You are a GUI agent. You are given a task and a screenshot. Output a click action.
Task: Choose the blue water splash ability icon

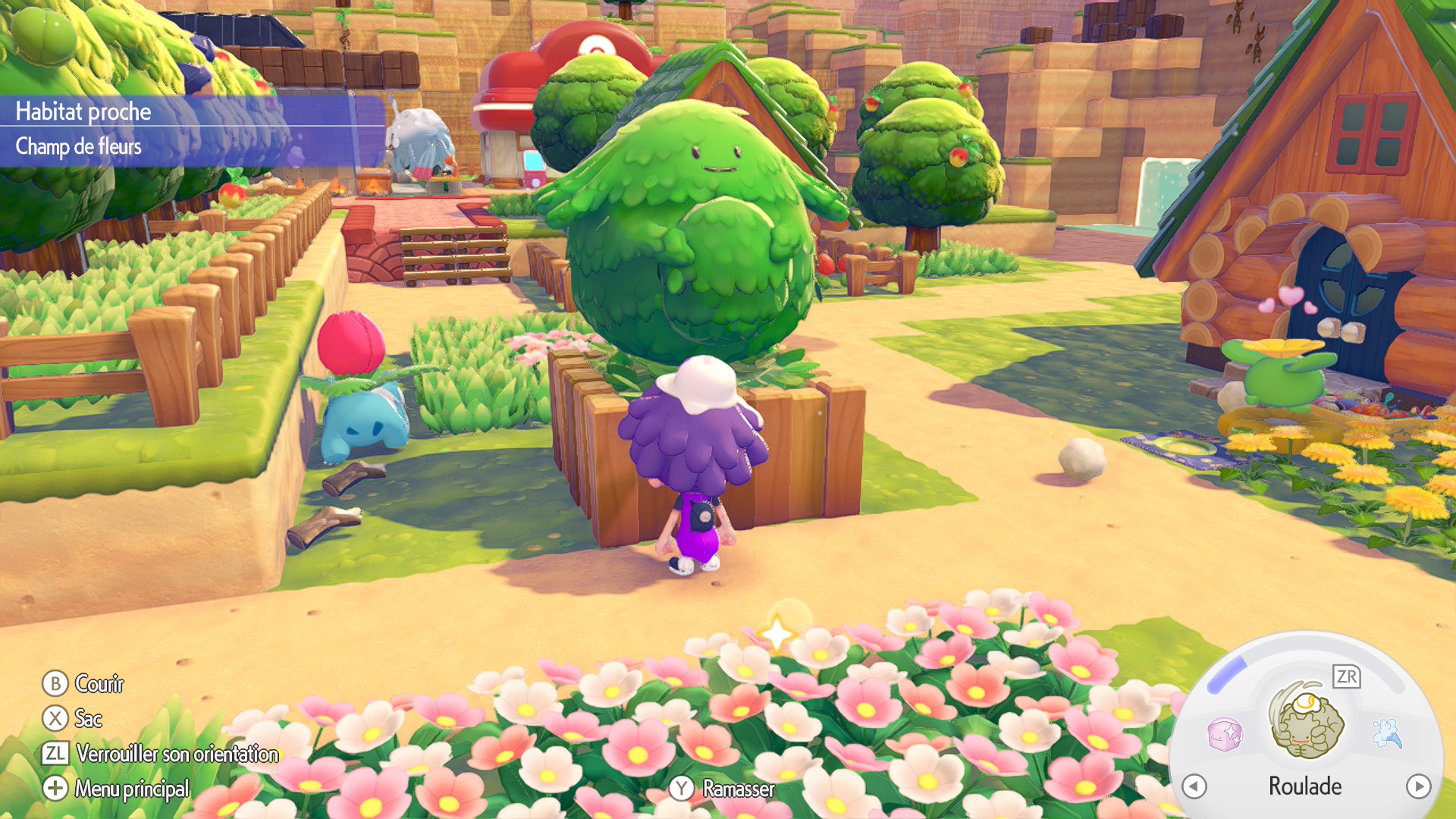(x=1387, y=733)
